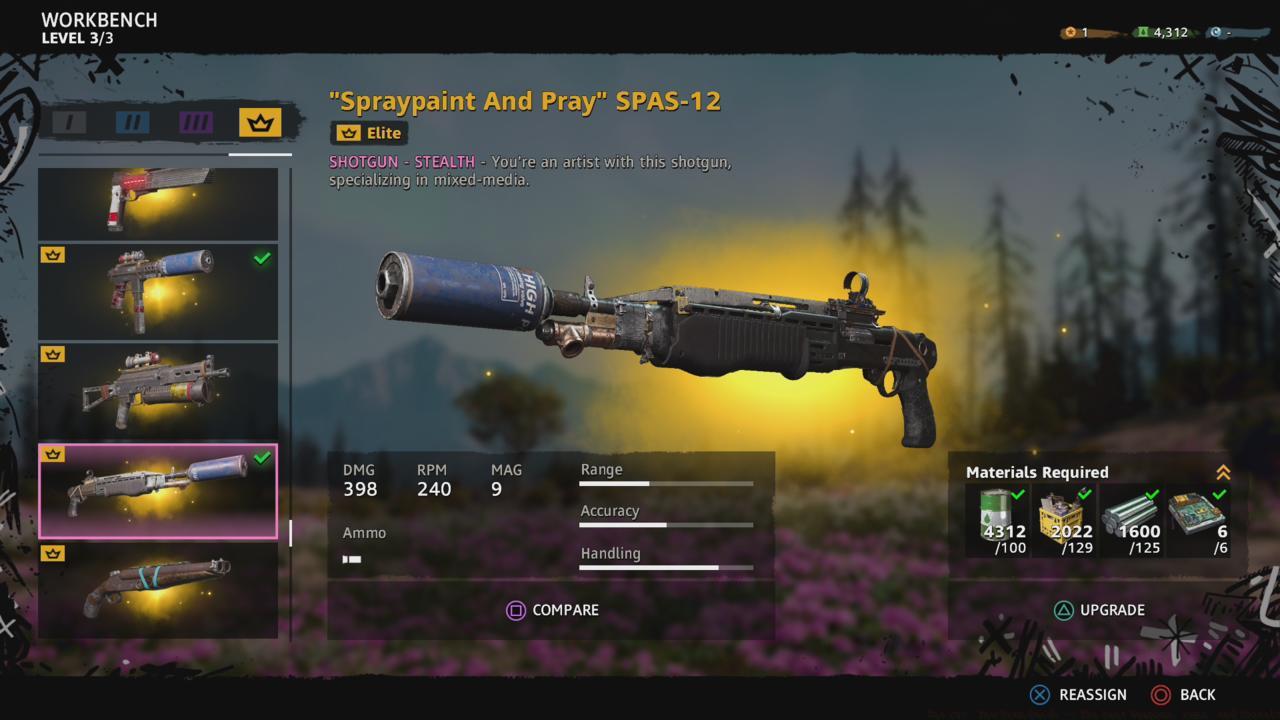
Task: Upgrade the Spraypaint And Pray shotgun
Action: pos(1098,610)
